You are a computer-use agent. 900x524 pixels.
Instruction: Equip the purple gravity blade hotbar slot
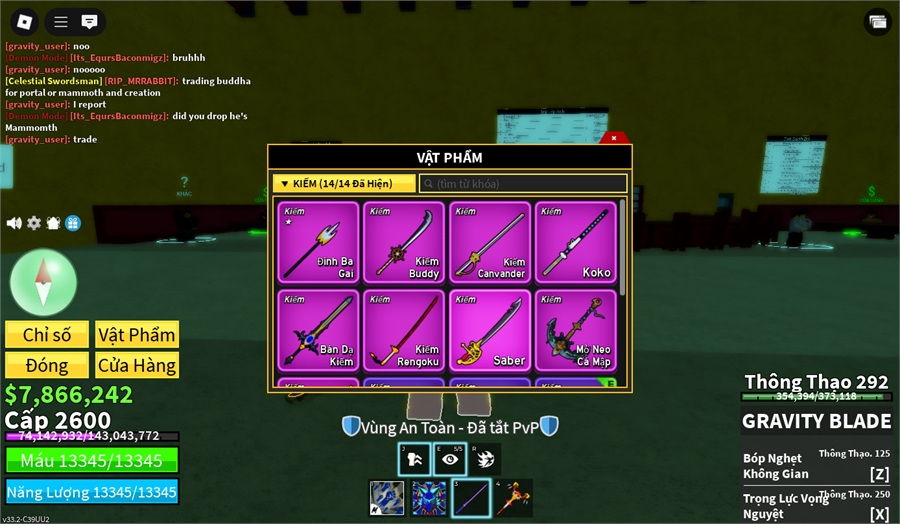click(471, 498)
